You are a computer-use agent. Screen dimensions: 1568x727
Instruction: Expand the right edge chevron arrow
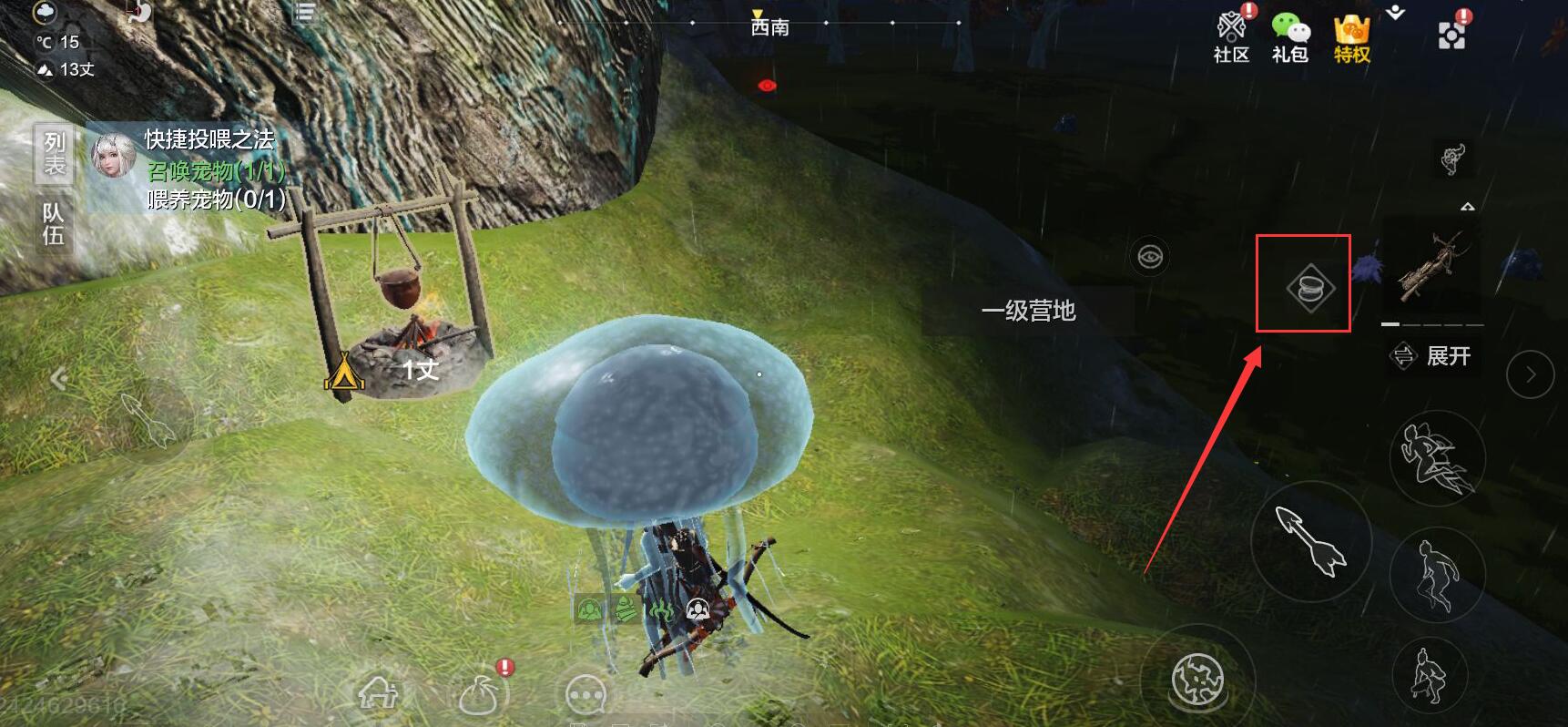click(1530, 373)
